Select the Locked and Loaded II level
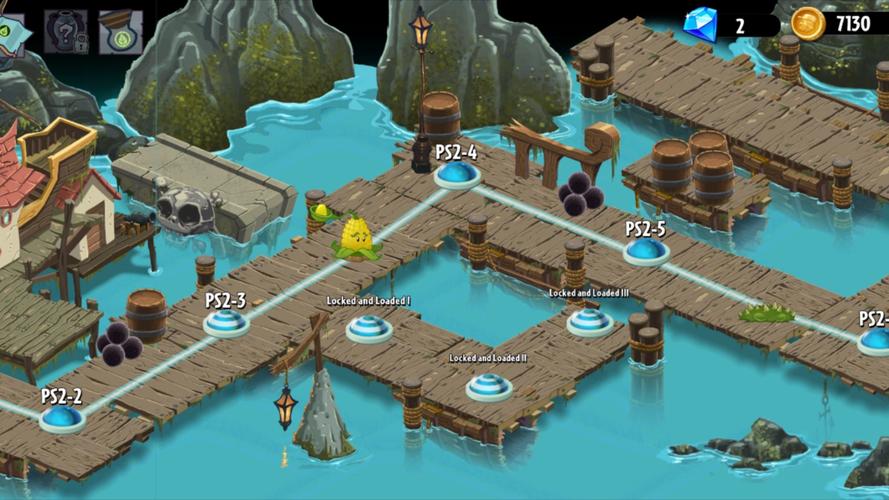889x500 pixels. (x=489, y=385)
